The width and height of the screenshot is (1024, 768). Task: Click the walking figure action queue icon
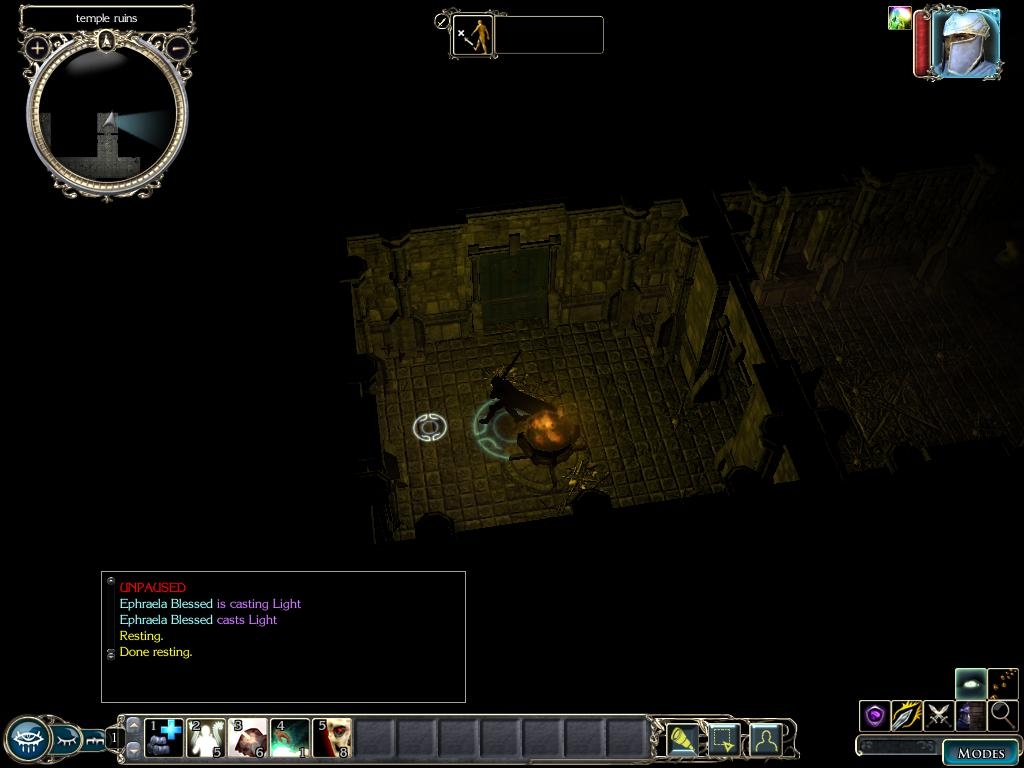(473, 35)
